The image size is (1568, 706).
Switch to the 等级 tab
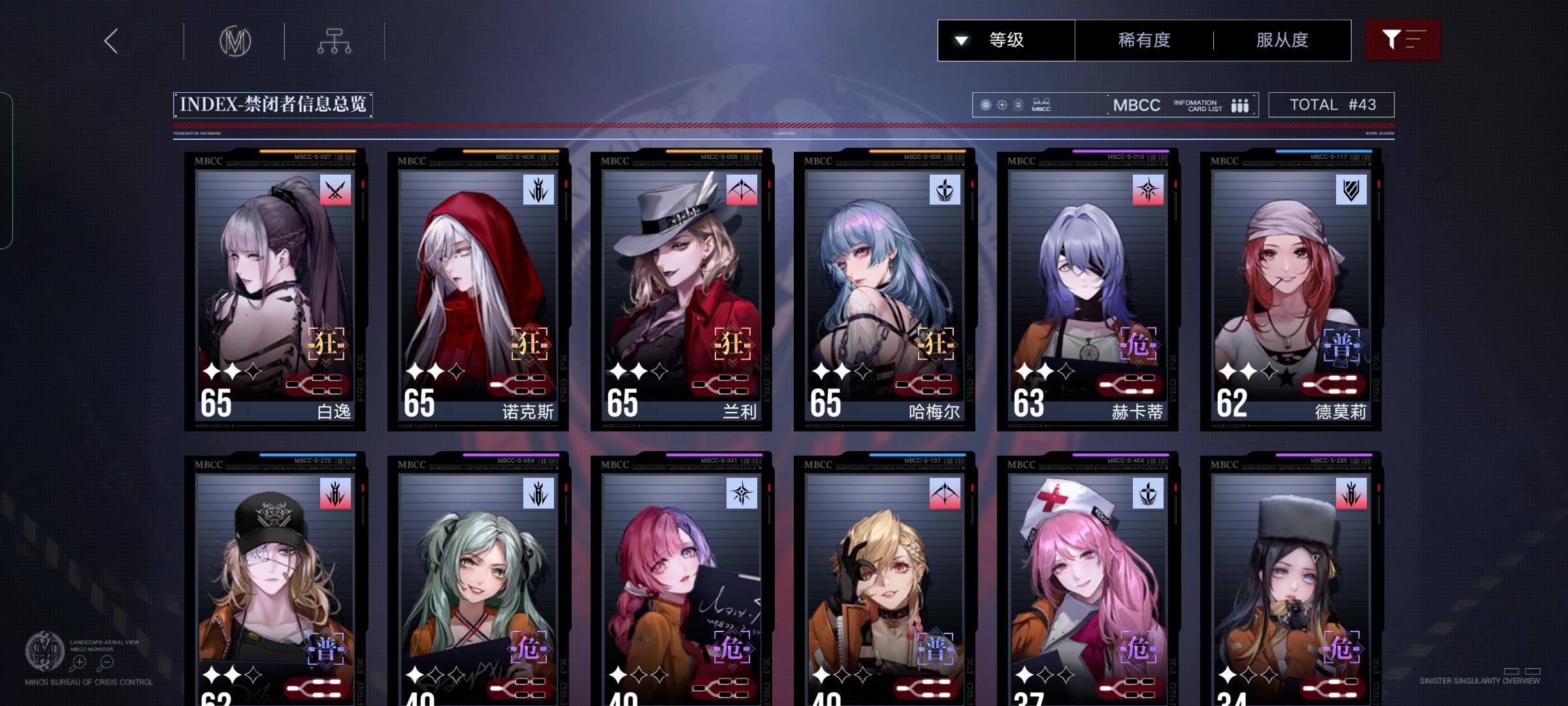click(x=1006, y=40)
